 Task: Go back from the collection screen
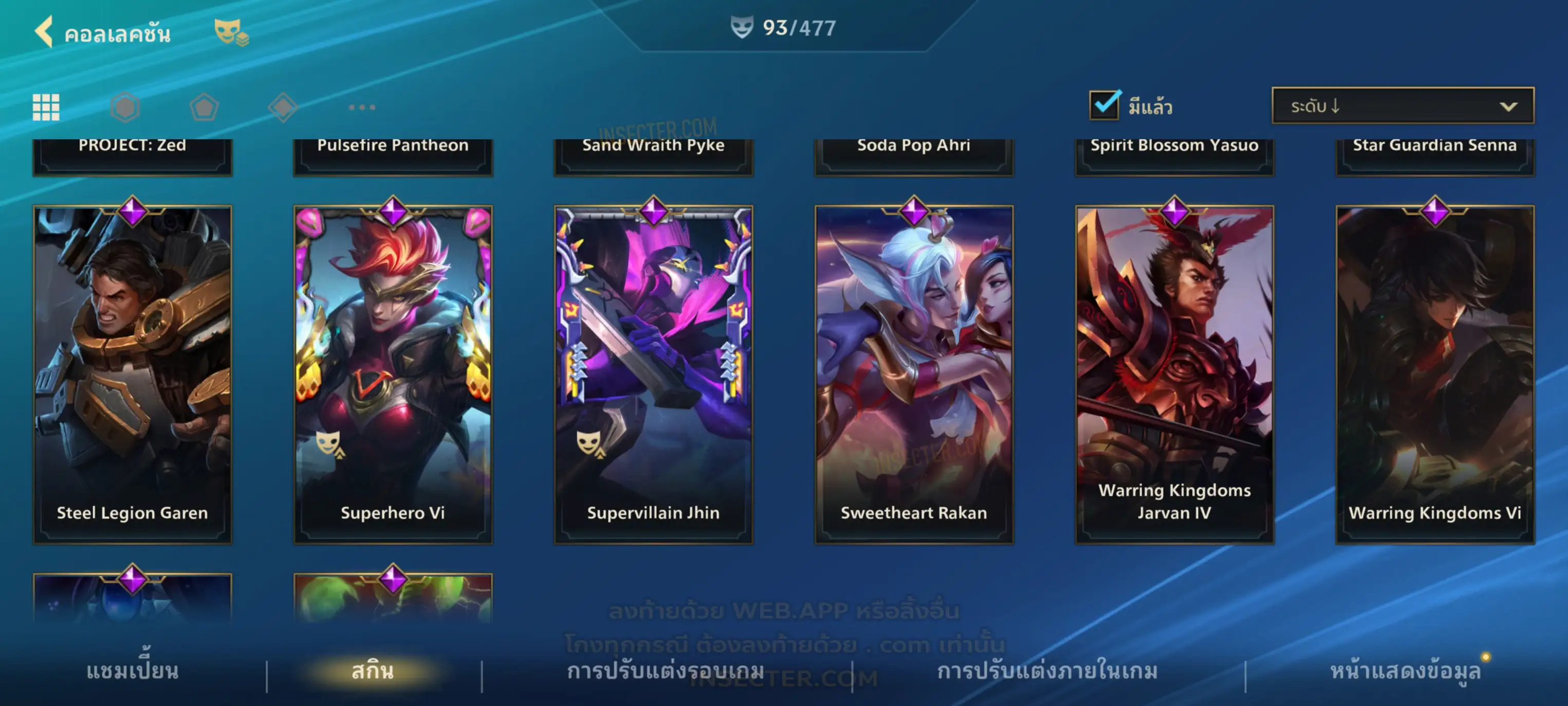(44, 32)
